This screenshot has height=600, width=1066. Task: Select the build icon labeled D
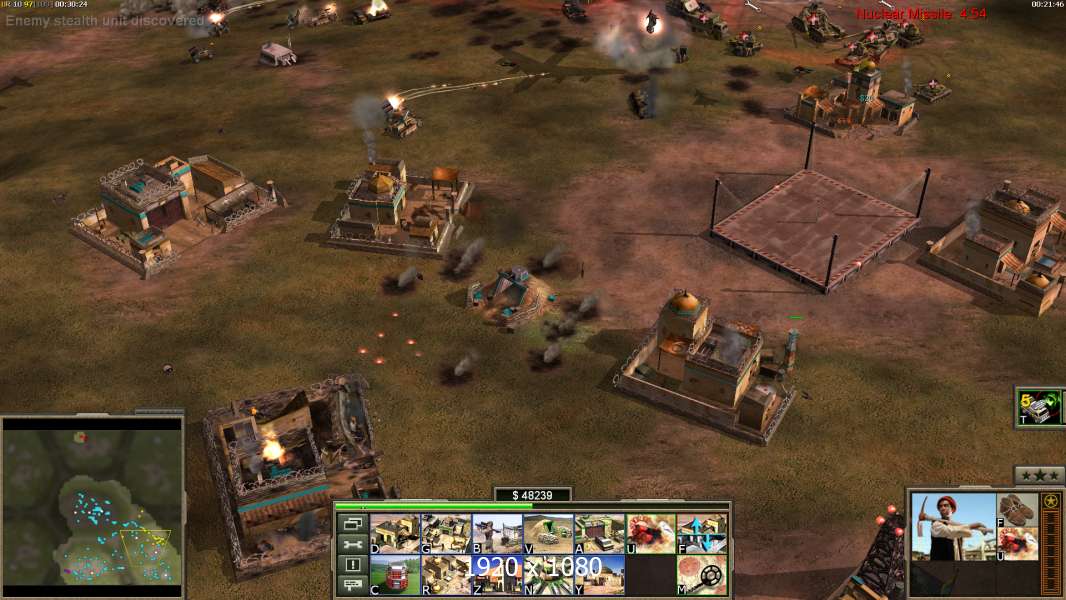pos(394,534)
